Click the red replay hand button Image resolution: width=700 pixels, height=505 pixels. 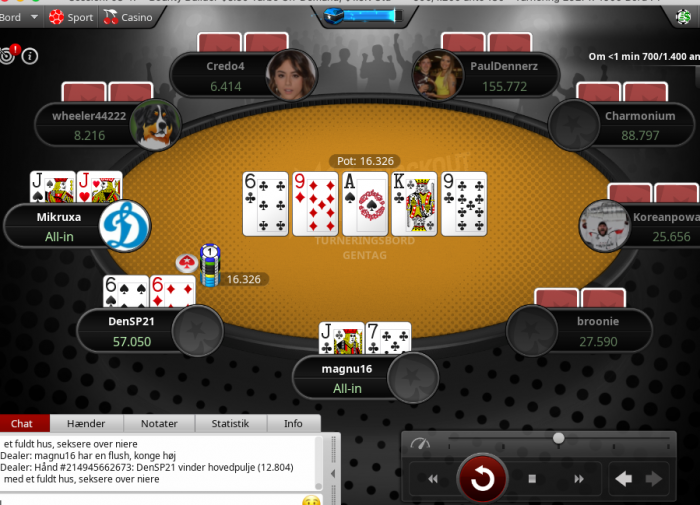coord(482,479)
